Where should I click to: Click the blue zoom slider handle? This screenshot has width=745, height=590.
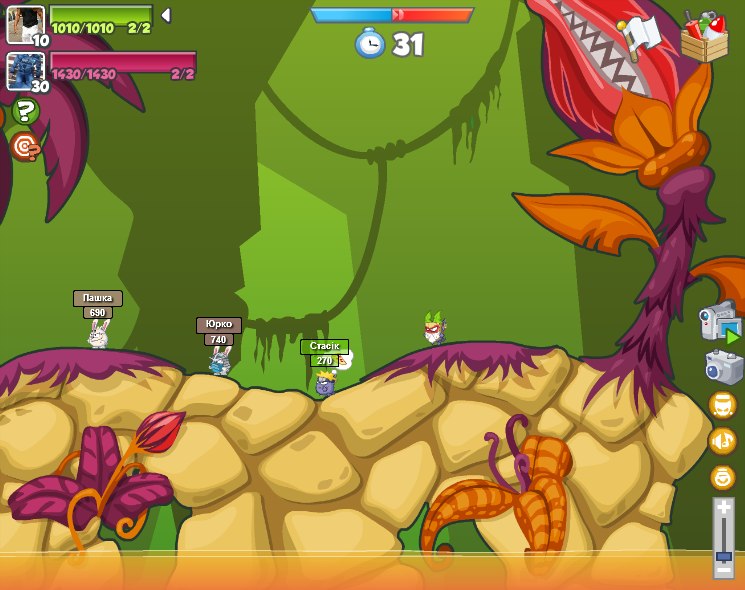723,554
